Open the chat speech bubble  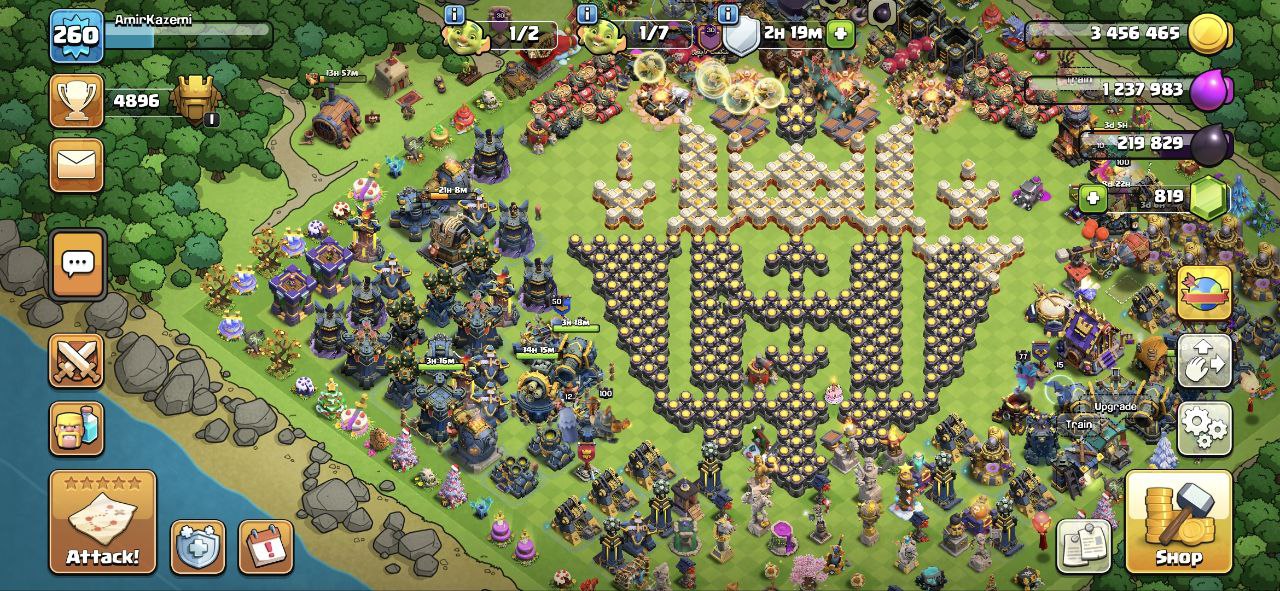77,264
